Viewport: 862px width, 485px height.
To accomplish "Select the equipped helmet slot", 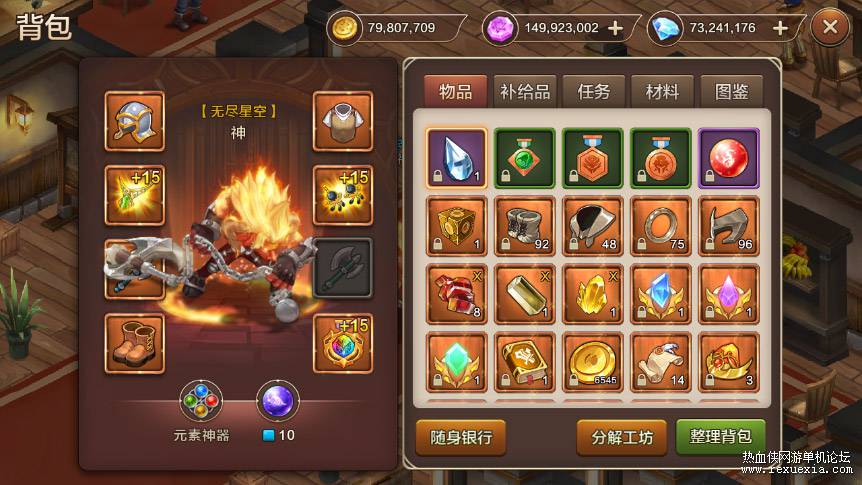I will [x=134, y=121].
